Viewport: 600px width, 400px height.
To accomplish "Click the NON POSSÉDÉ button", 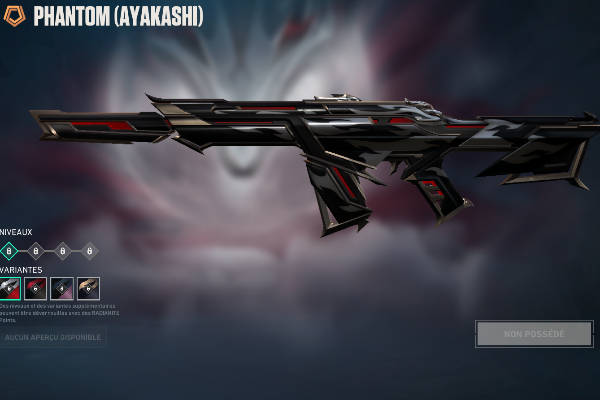I will pyautogui.click(x=534, y=334).
